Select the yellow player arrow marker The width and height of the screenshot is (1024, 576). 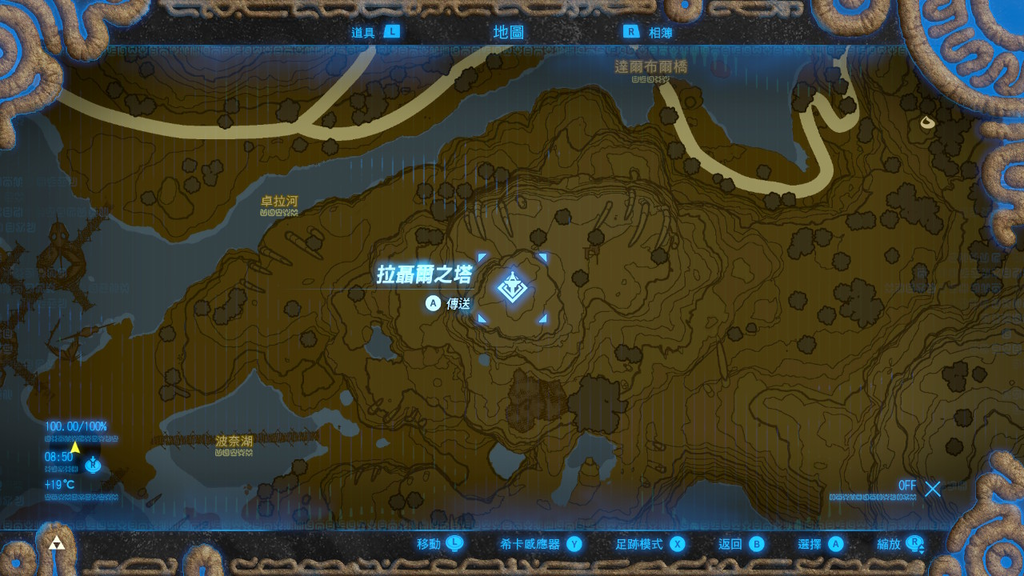[x=75, y=445]
